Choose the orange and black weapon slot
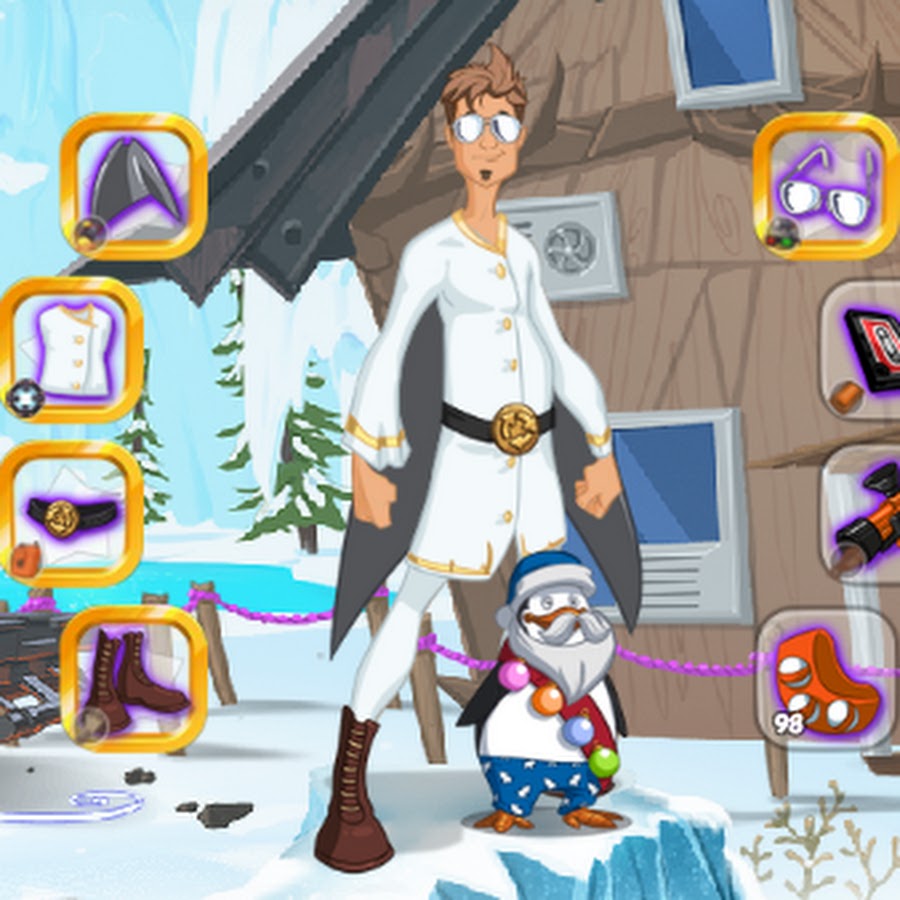This screenshot has width=900, height=900. [866, 514]
